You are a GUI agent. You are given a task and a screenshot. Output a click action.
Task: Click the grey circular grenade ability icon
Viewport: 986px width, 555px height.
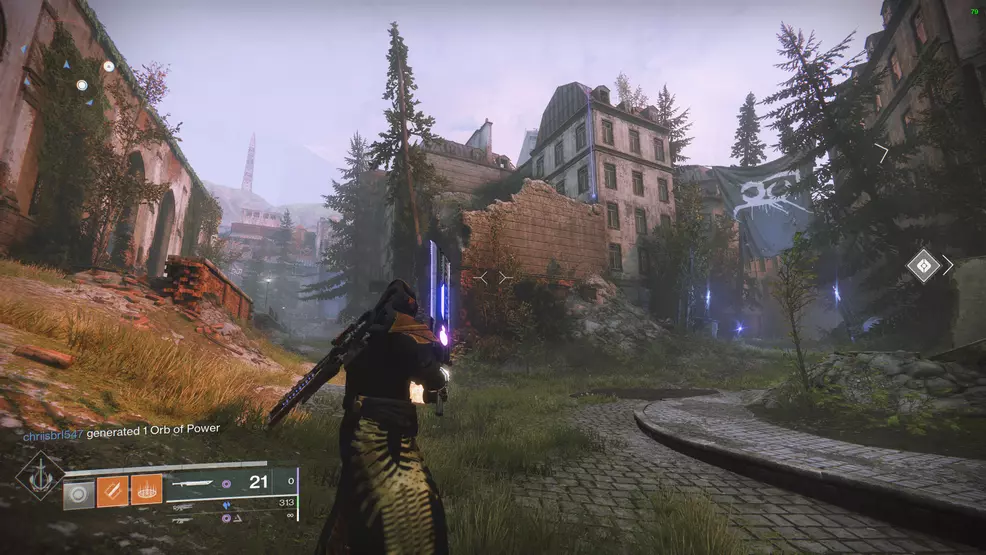[78, 491]
